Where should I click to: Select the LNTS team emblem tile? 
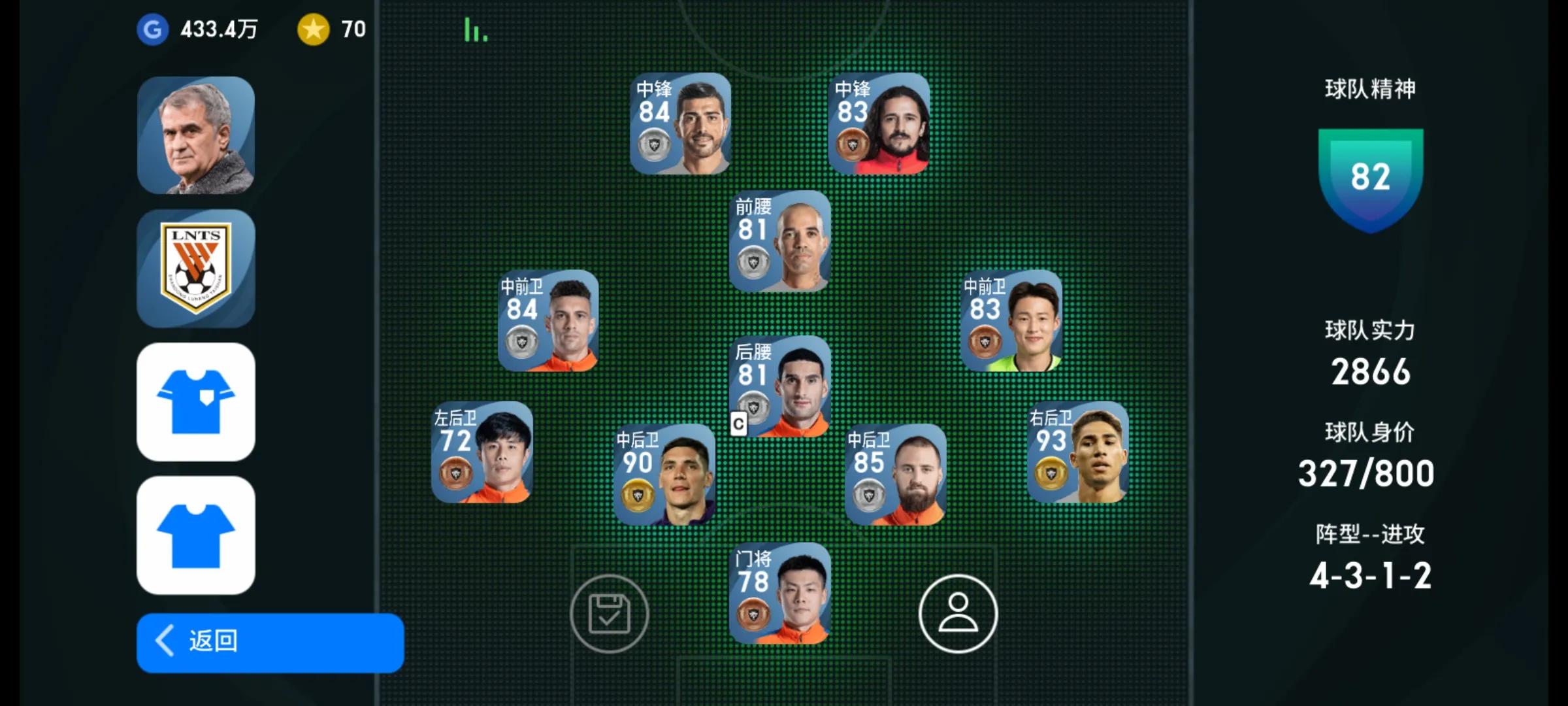[196, 268]
